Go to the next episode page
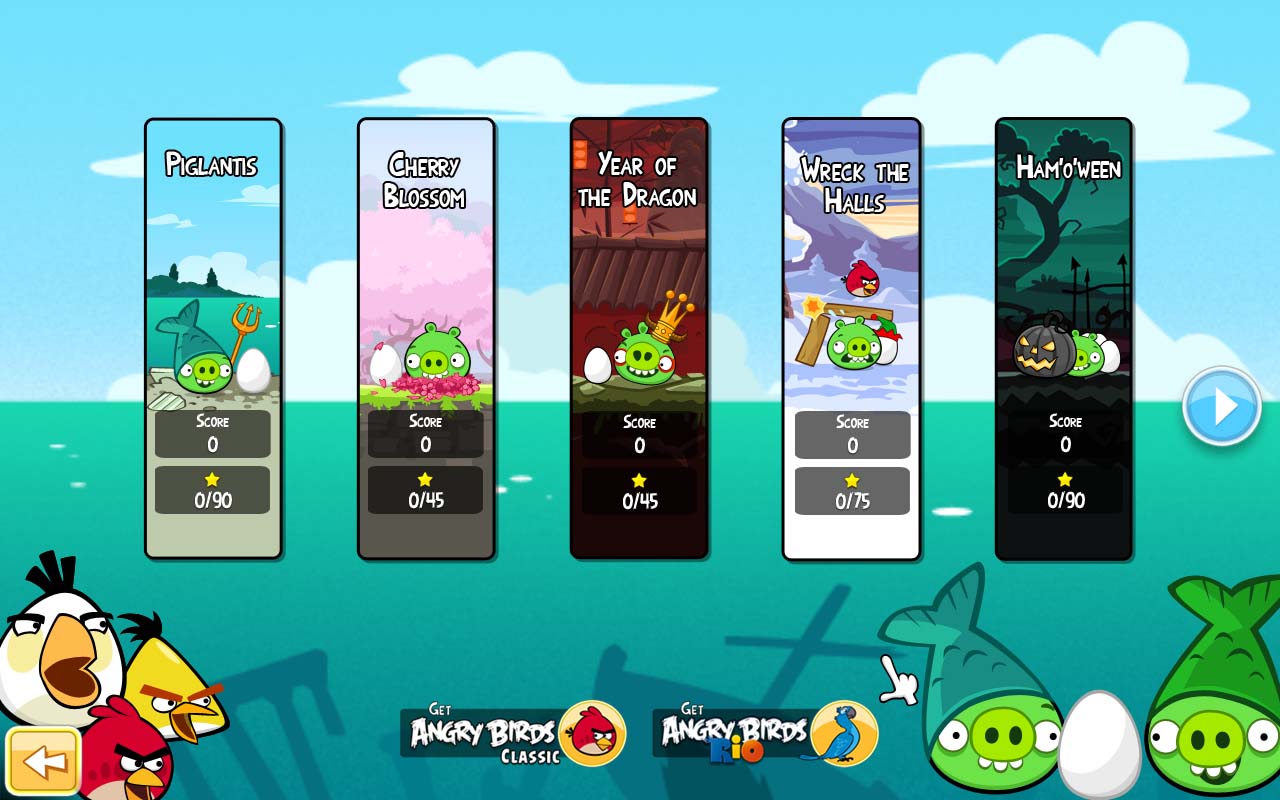This screenshot has width=1280, height=800. [1221, 405]
